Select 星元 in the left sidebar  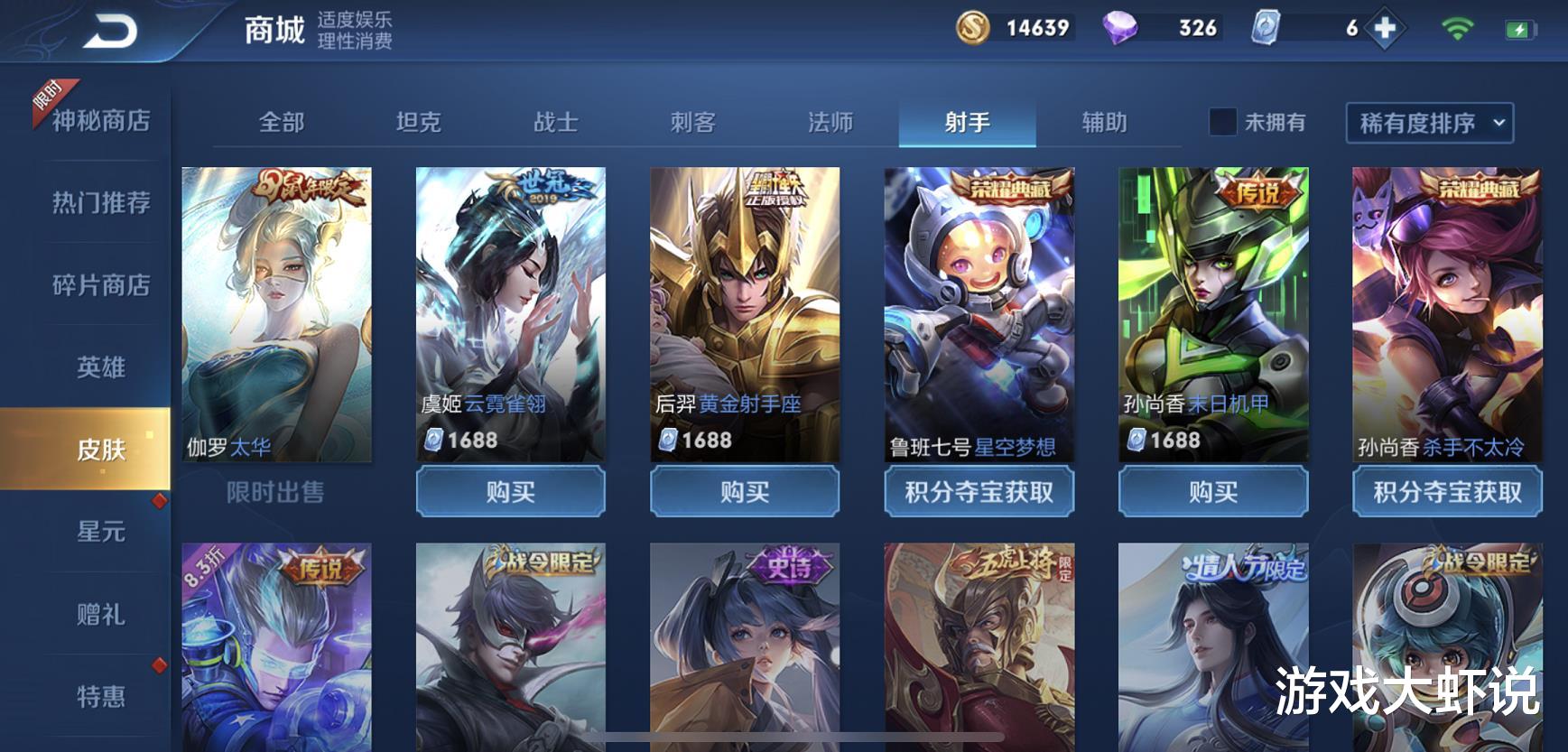(102, 533)
